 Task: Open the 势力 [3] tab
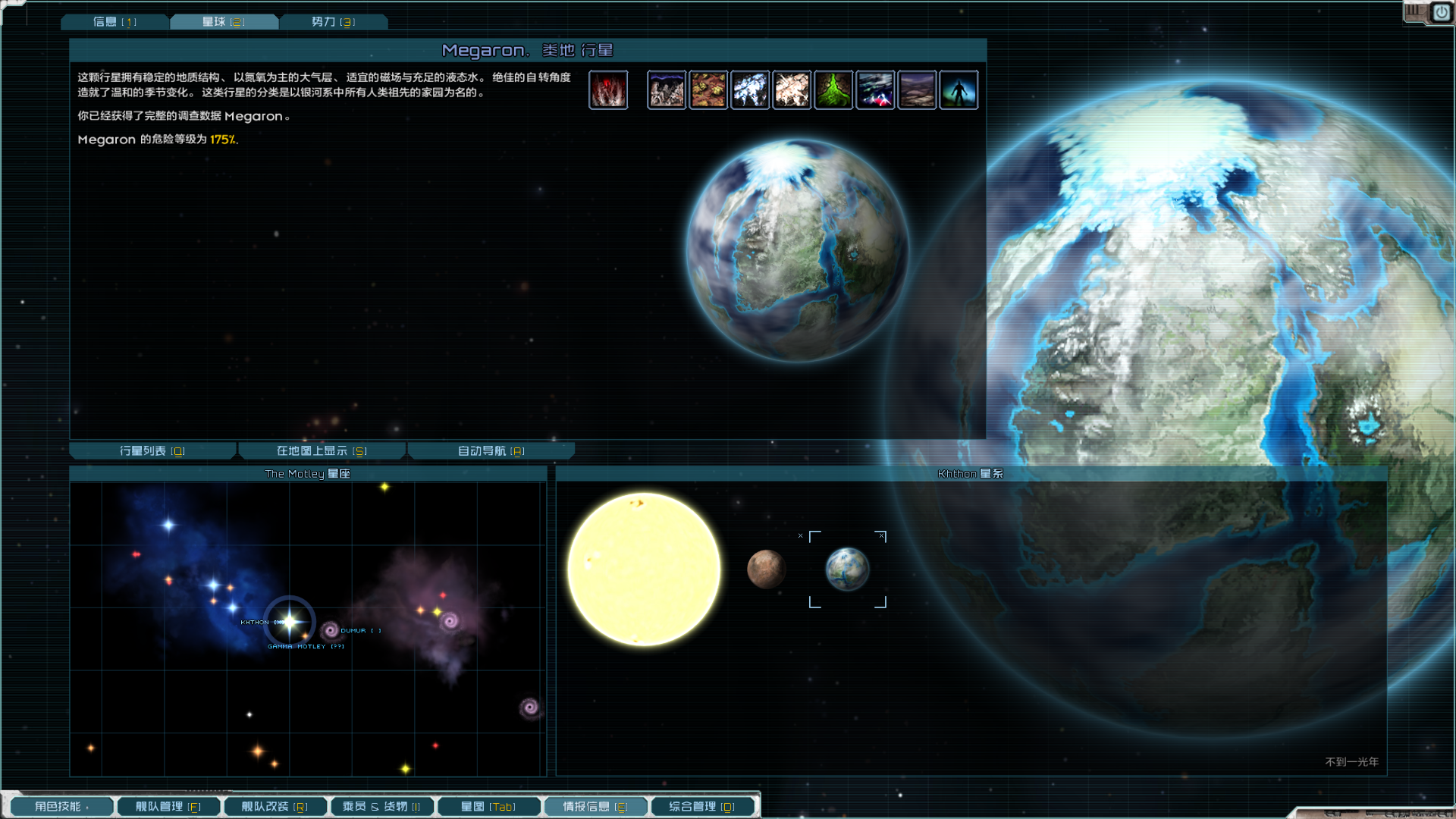[333, 22]
